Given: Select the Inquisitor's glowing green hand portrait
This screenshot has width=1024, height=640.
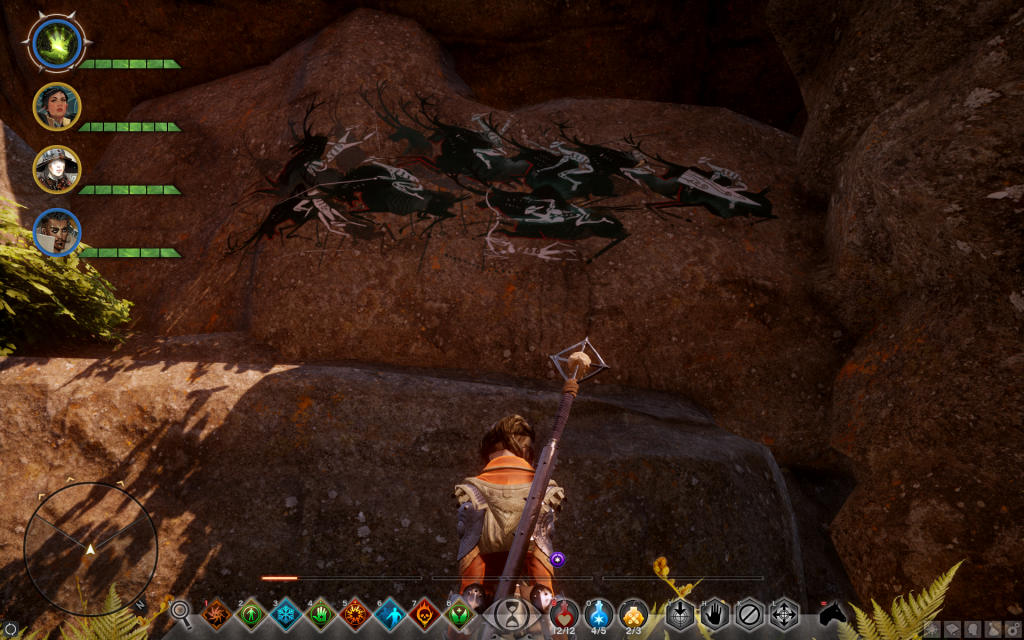Looking at the screenshot, I should coord(57,42).
